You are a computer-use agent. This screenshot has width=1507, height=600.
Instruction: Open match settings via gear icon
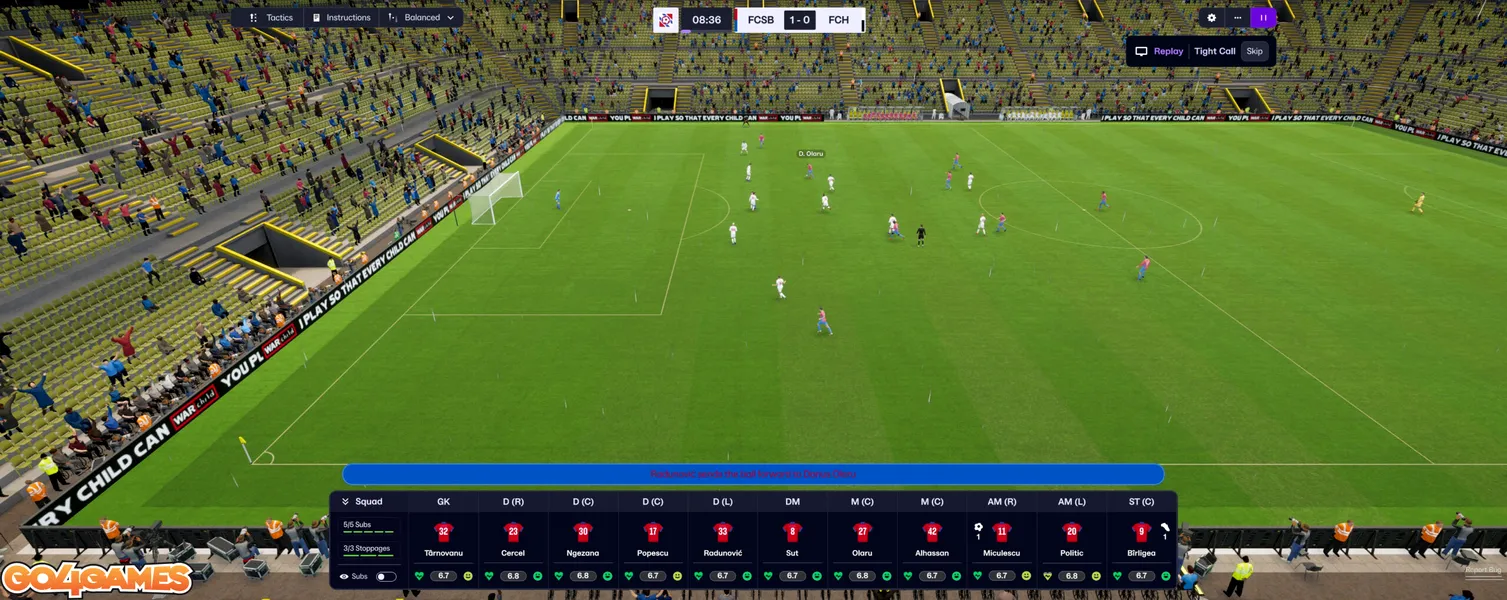1211,18
